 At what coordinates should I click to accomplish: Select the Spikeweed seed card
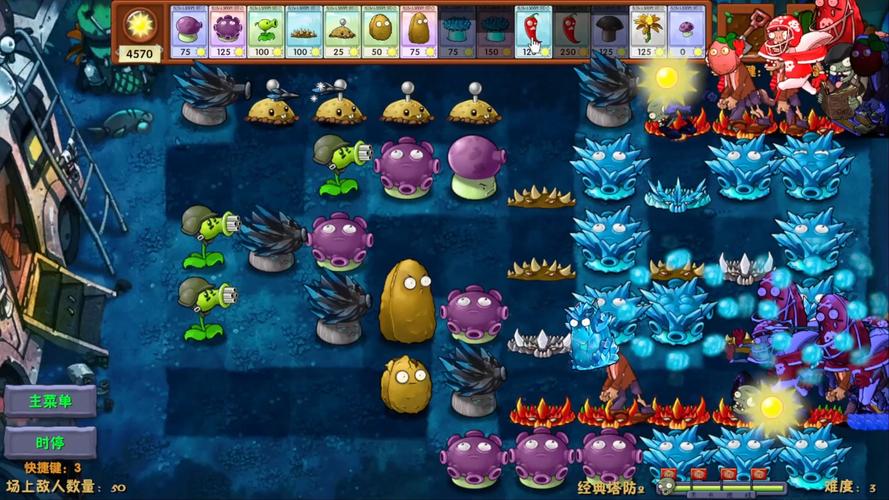(x=304, y=31)
